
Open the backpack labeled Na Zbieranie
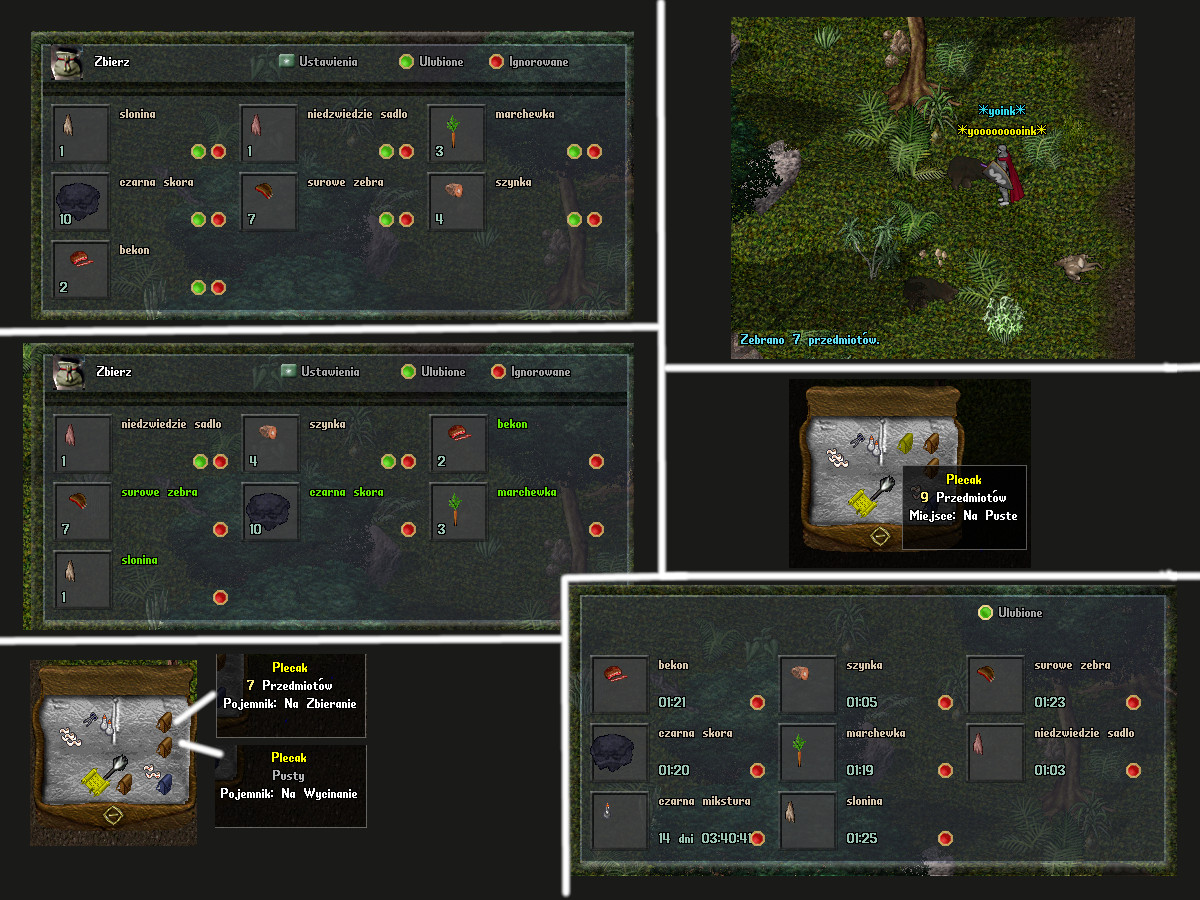163,722
